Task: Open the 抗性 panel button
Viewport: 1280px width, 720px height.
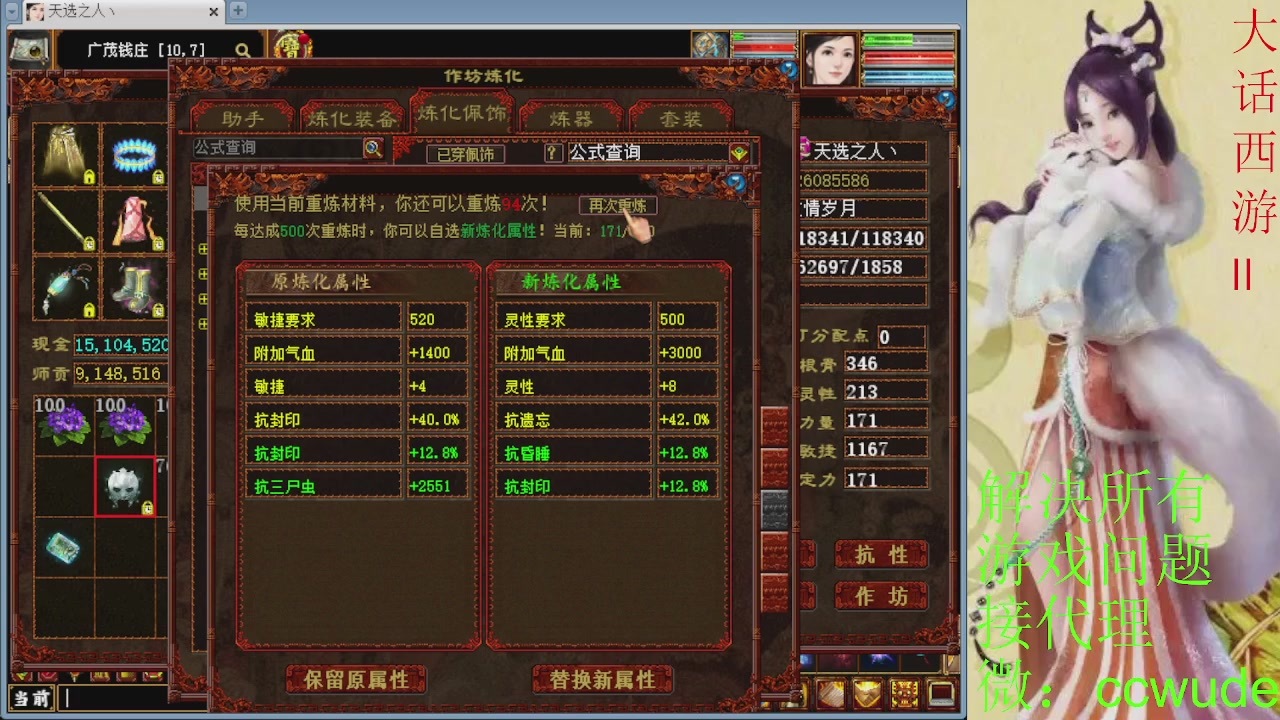Action: click(881, 556)
